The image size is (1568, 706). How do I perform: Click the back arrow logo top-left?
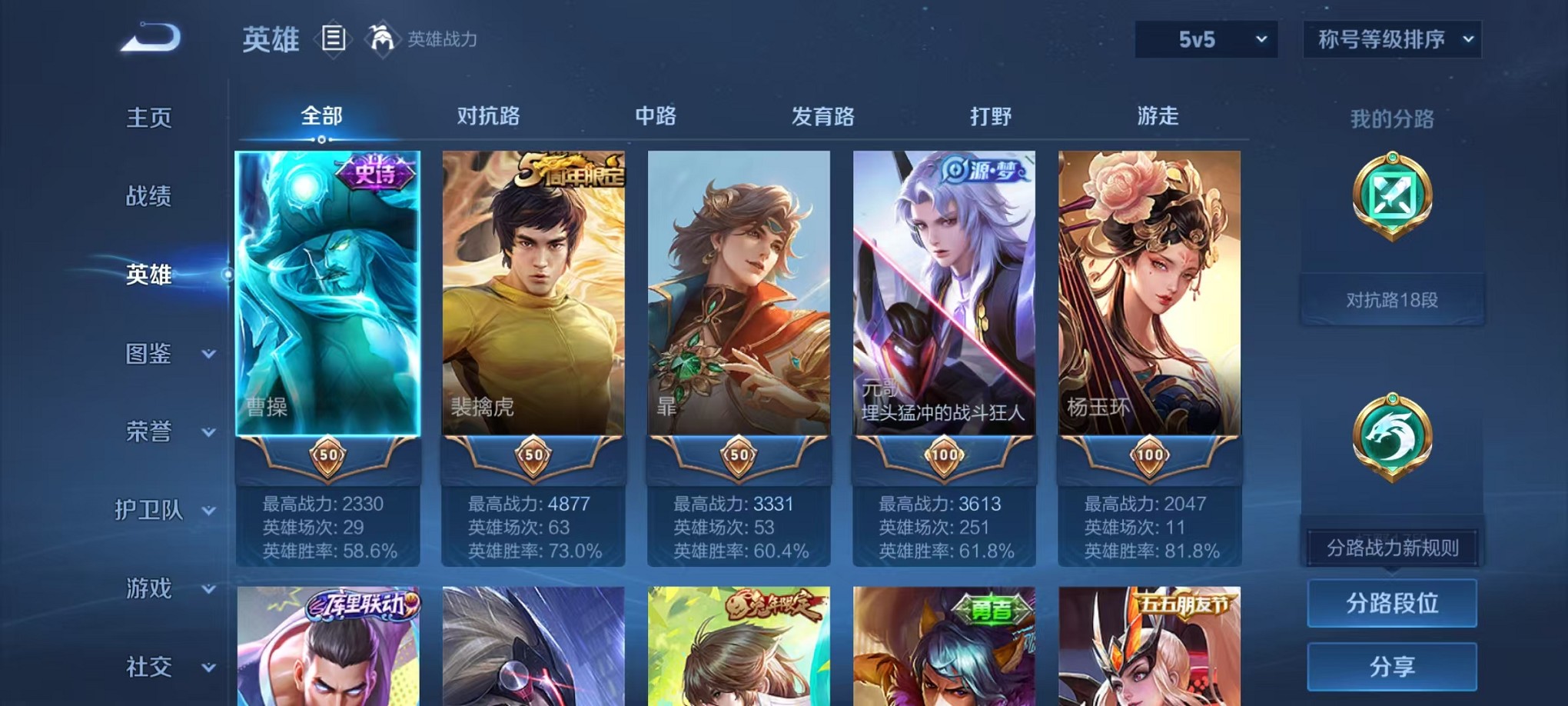151,37
